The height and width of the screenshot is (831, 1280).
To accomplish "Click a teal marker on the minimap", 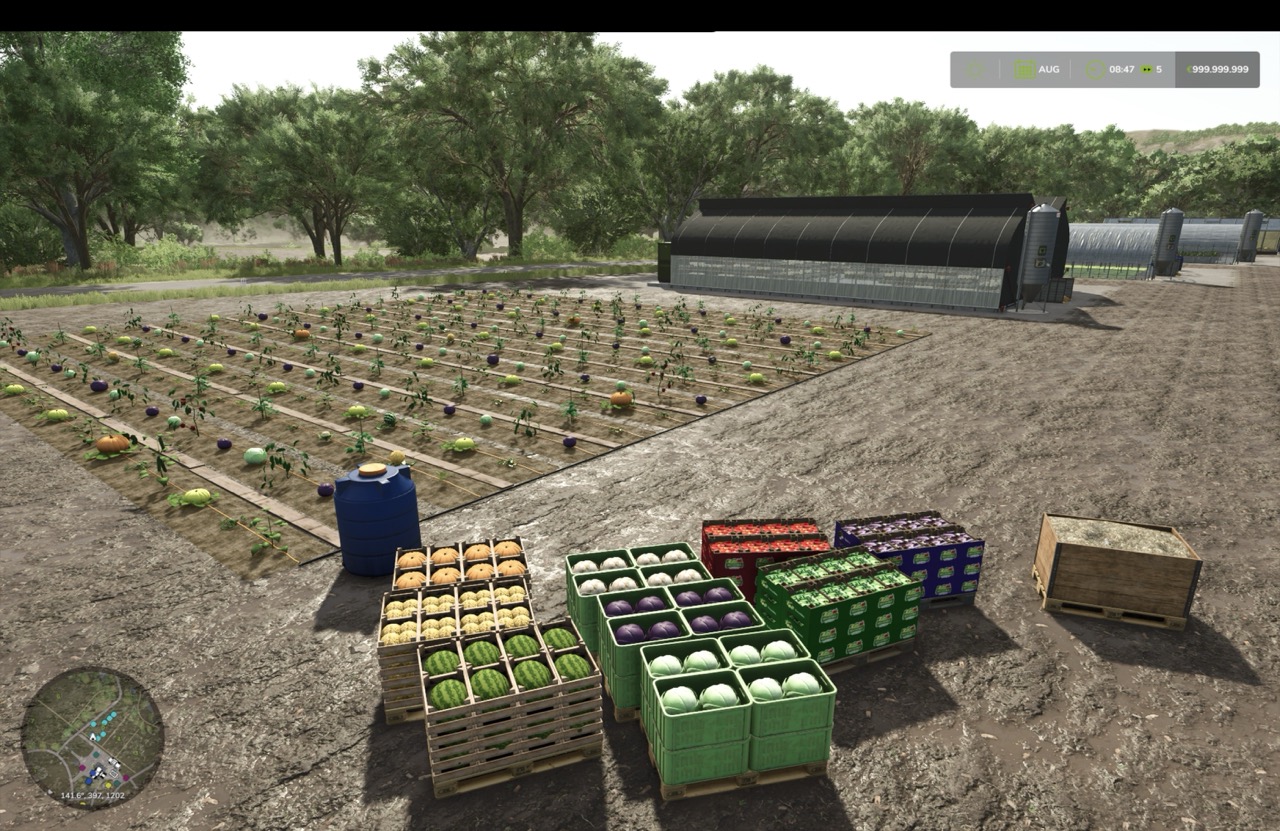I will [x=96, y=754].
